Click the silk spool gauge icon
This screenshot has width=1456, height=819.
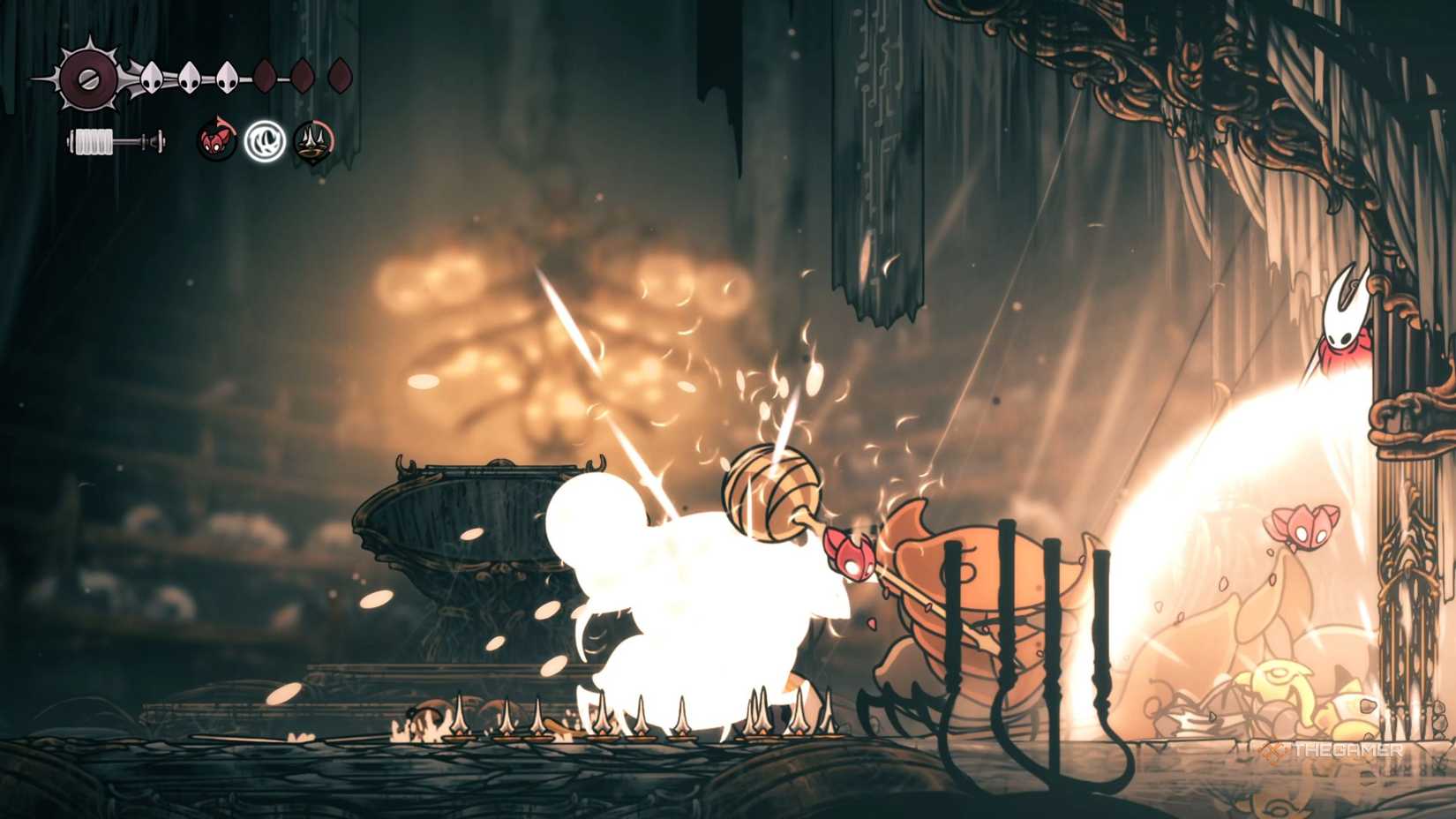point(115,139)
